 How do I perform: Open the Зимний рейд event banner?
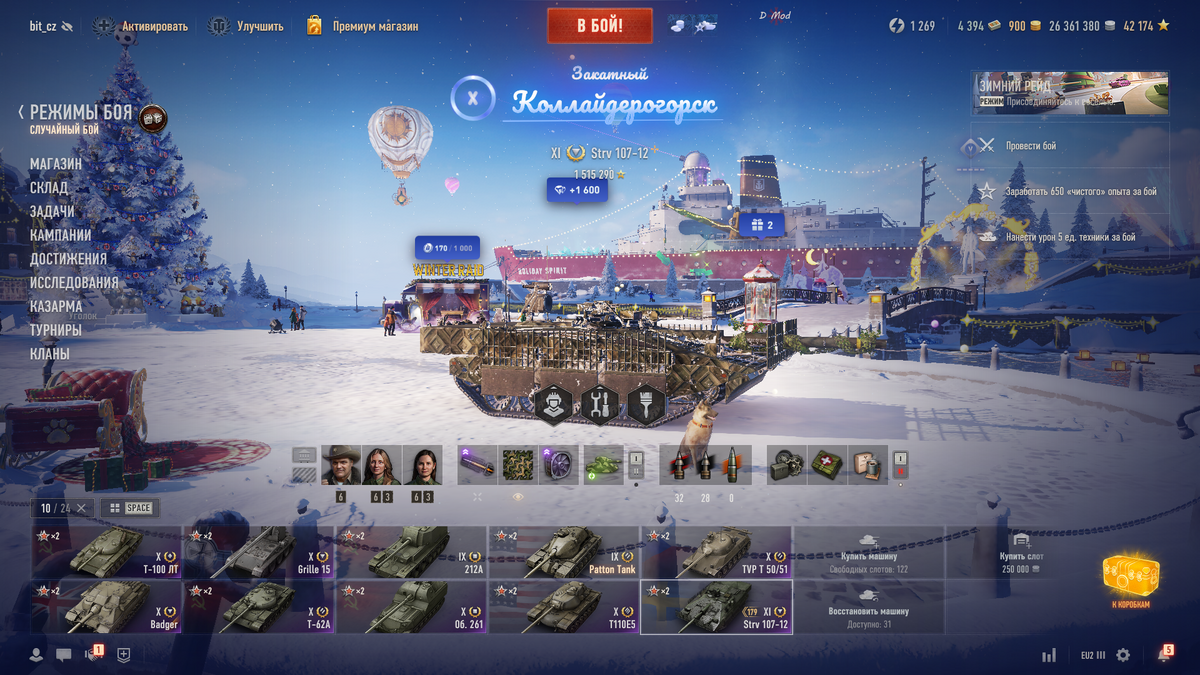click(1069, 92)
